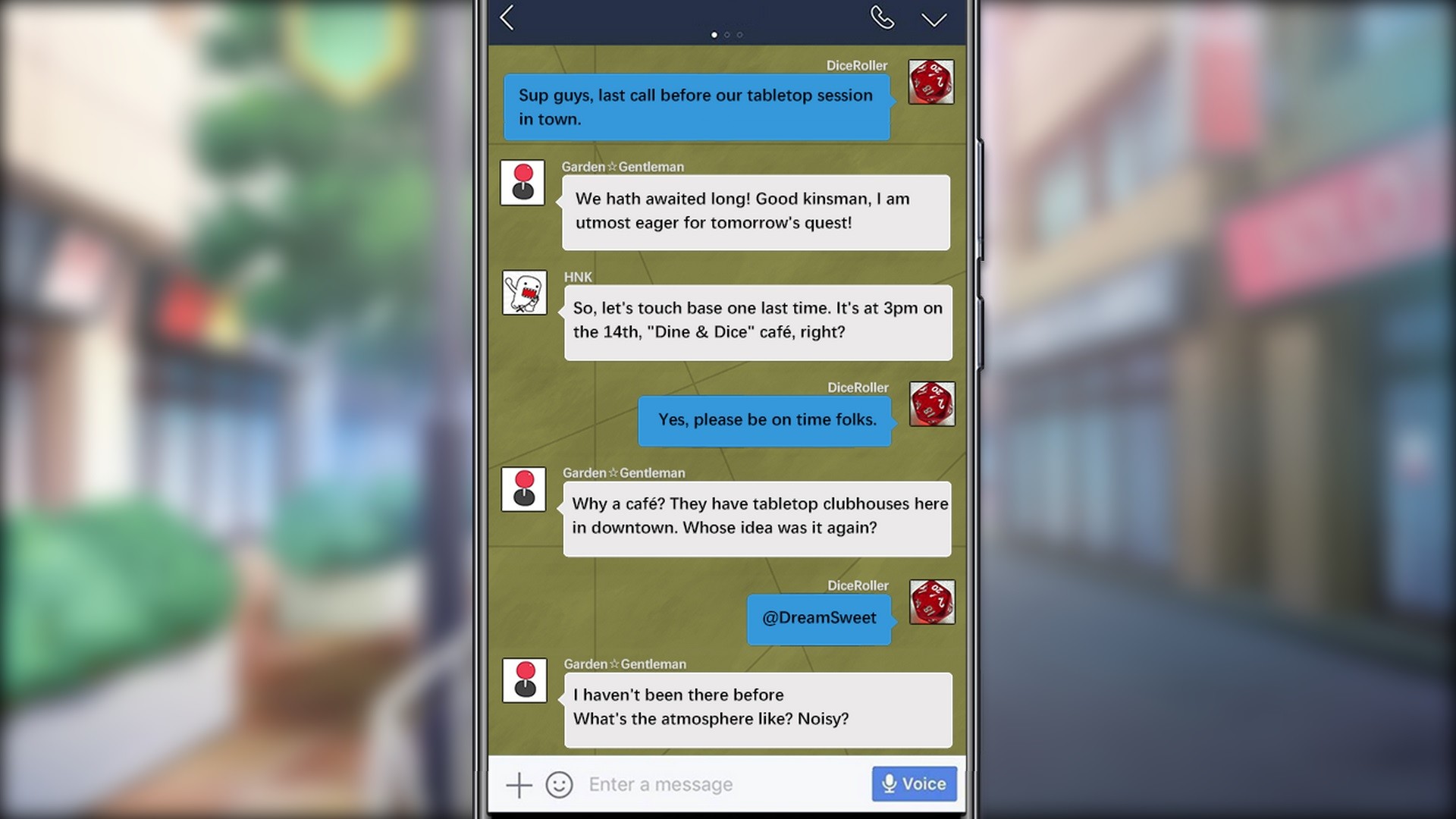Start a voice call with the phone icon
1456x819 pixels.
882,17
